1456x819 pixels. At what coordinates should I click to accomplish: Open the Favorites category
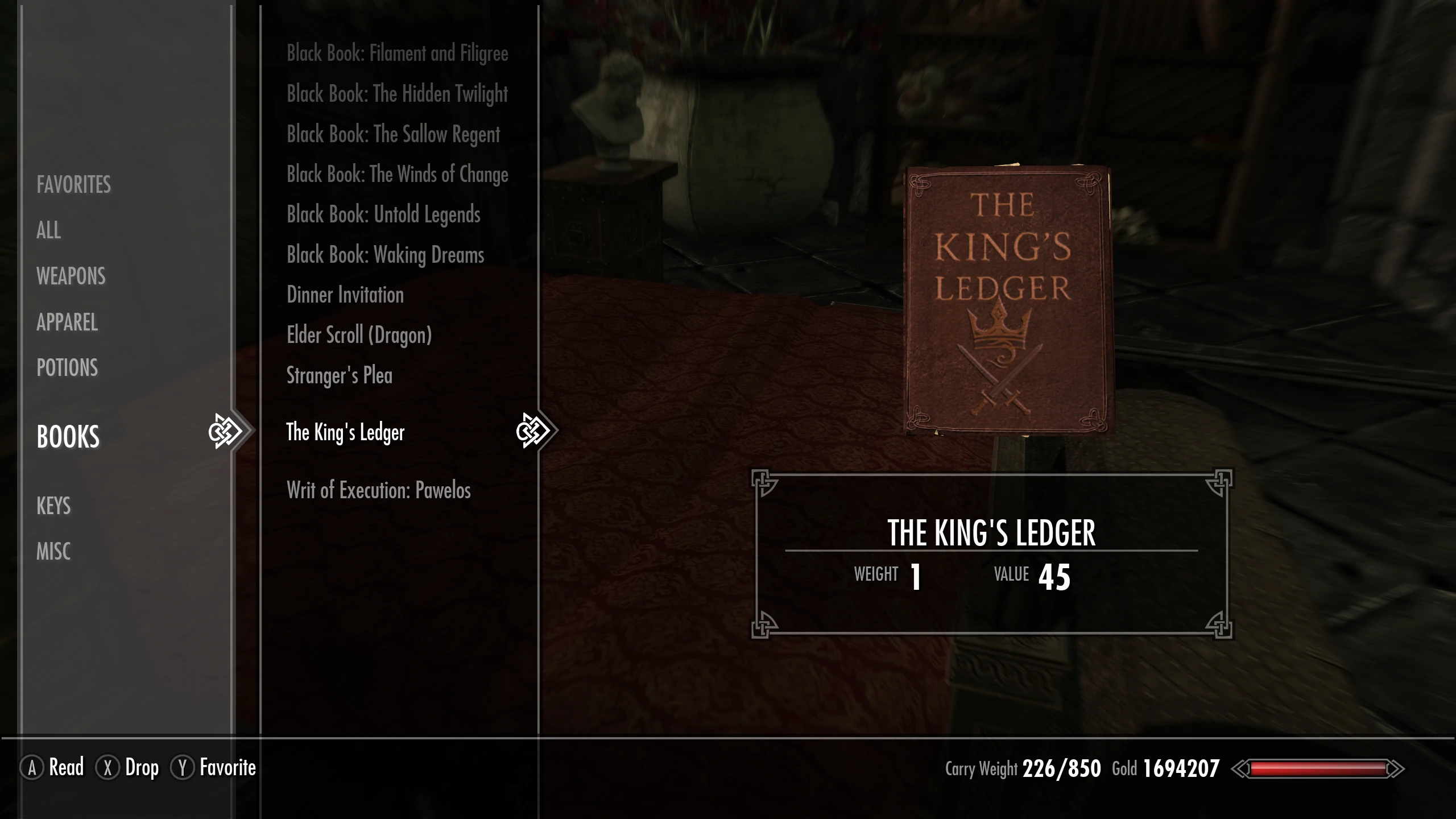[x=73, y=185]
